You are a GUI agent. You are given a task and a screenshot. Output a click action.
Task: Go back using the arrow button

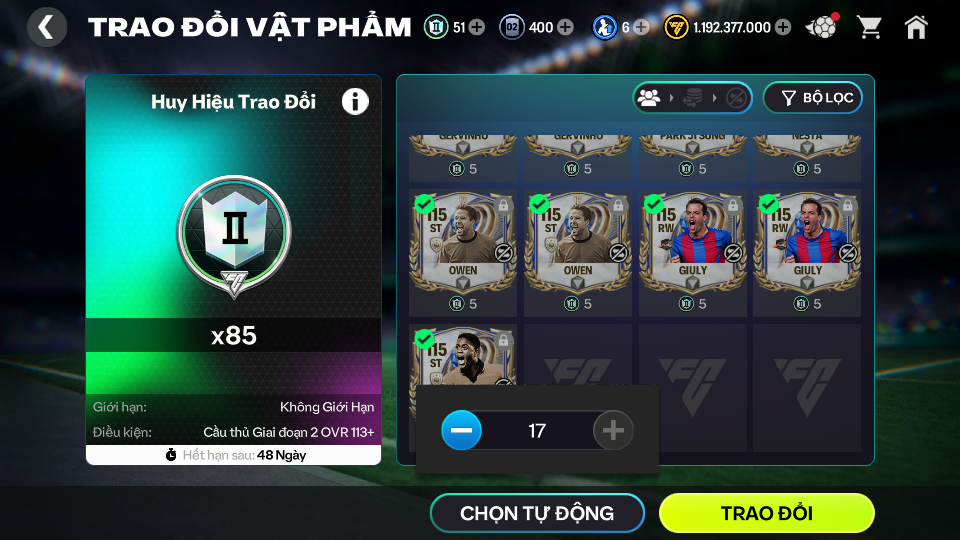(x=46, y=27)
